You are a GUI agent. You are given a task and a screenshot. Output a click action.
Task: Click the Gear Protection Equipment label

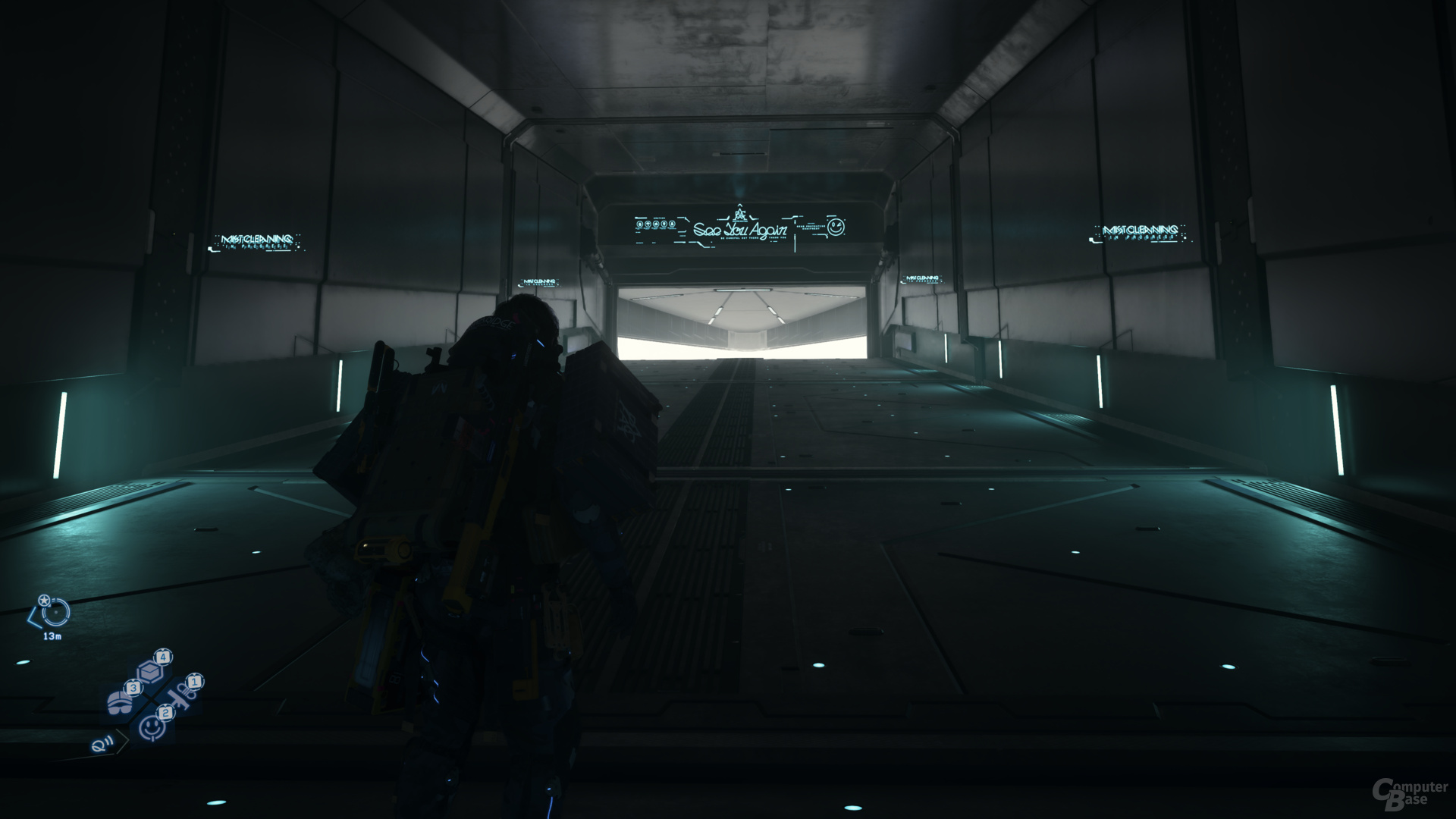point(810,227)
